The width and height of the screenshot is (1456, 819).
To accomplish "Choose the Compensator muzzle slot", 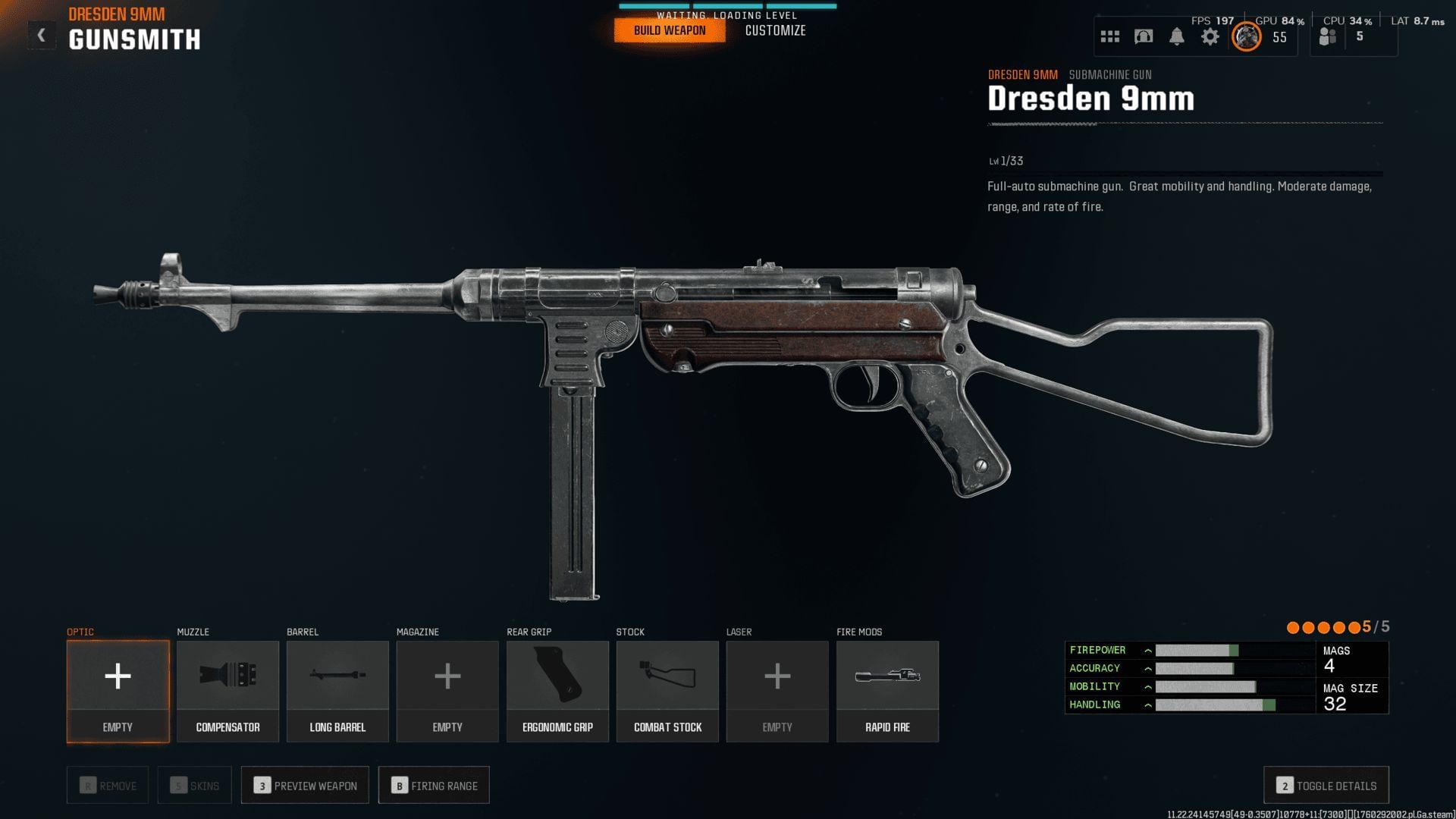I will pyautogui.click(x=227, y=691).
